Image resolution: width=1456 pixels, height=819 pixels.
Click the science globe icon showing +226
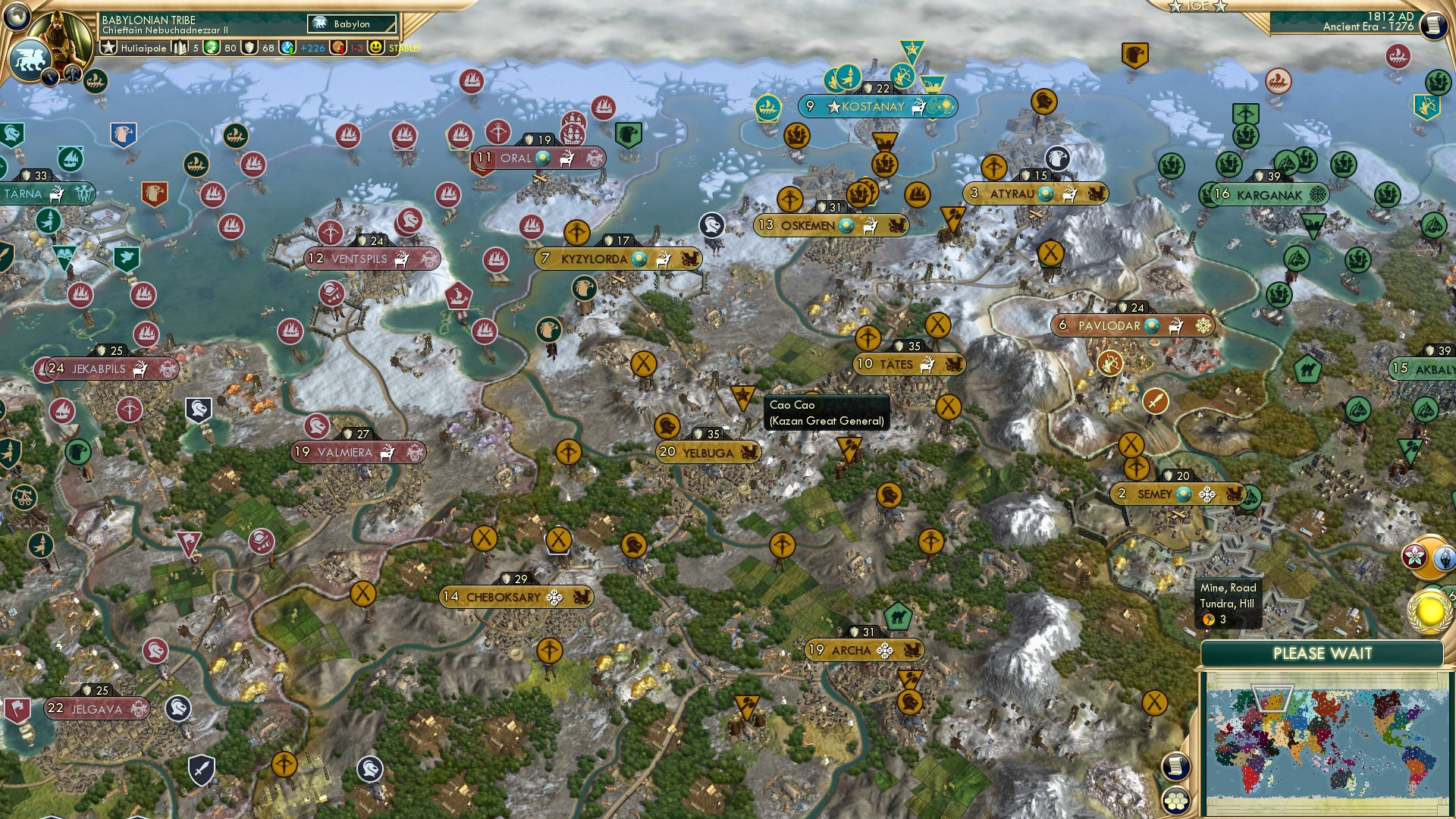pos(287,47)
